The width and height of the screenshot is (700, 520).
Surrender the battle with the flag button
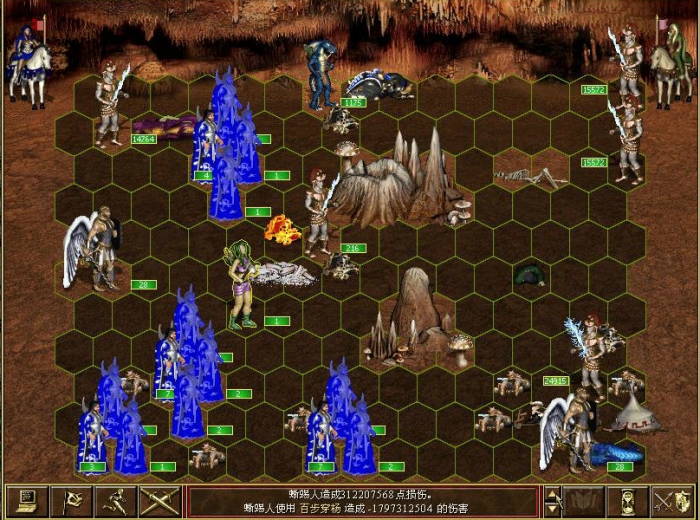click(x=71, y=500)
